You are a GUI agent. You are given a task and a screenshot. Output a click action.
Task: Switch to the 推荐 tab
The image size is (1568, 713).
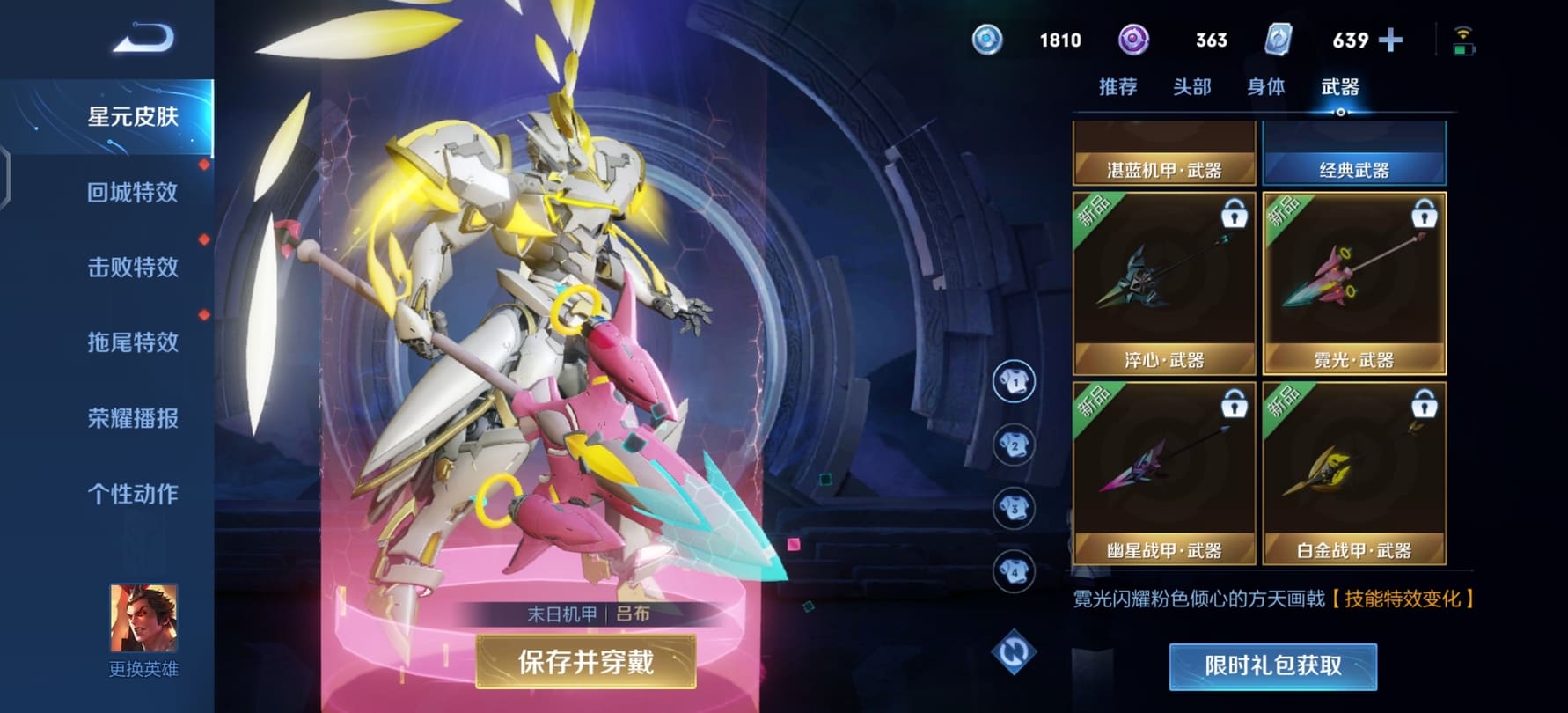1117,87
